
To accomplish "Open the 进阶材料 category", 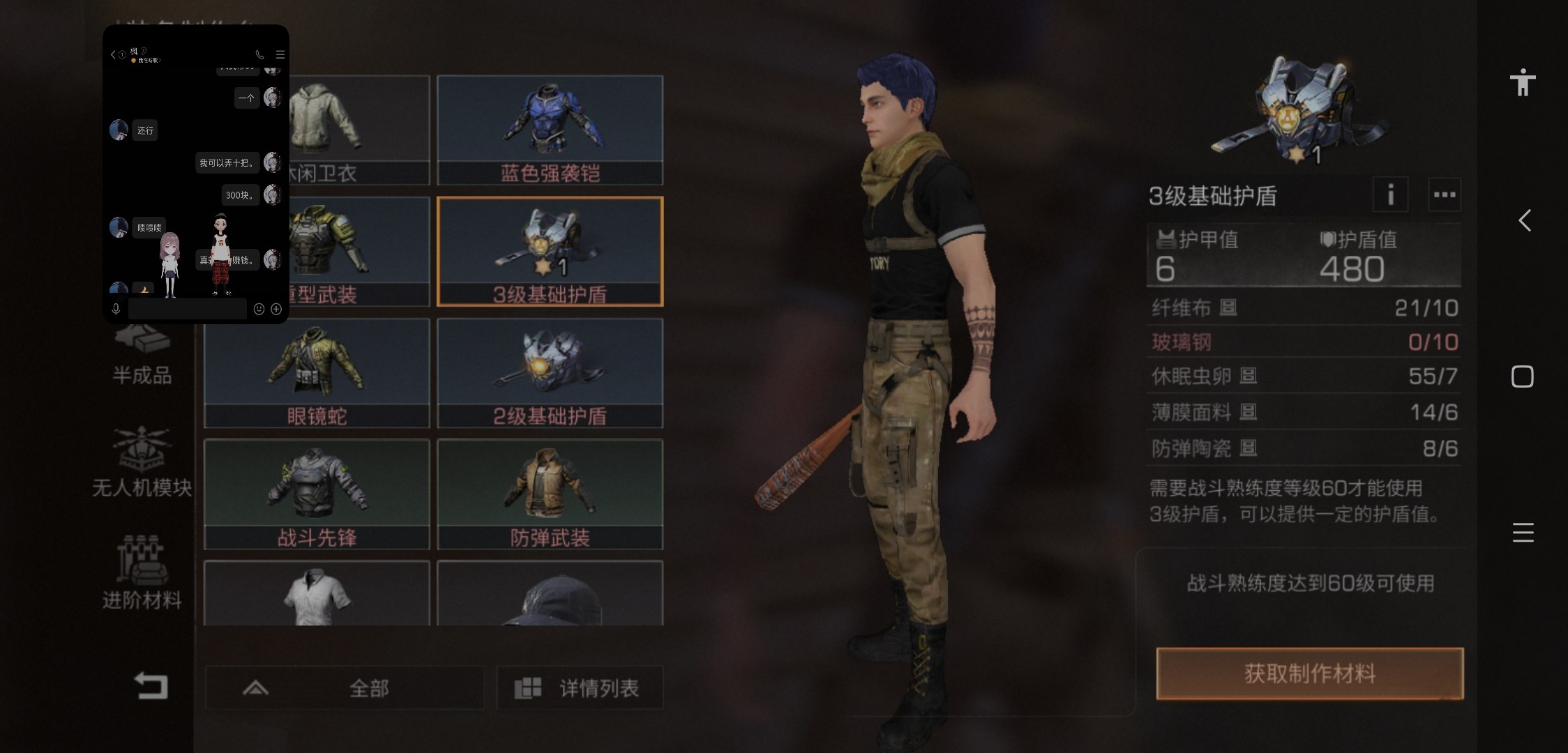I will coord(142,573).
